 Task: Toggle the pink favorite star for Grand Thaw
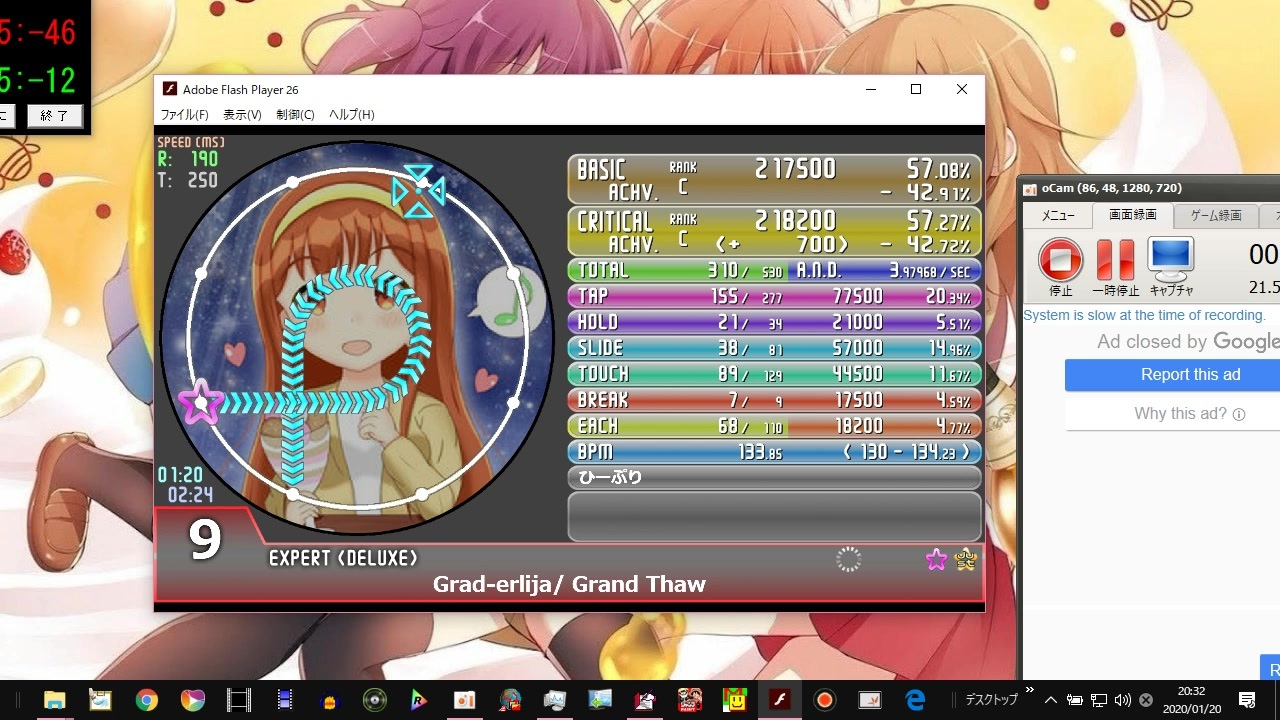pos(936,560)
